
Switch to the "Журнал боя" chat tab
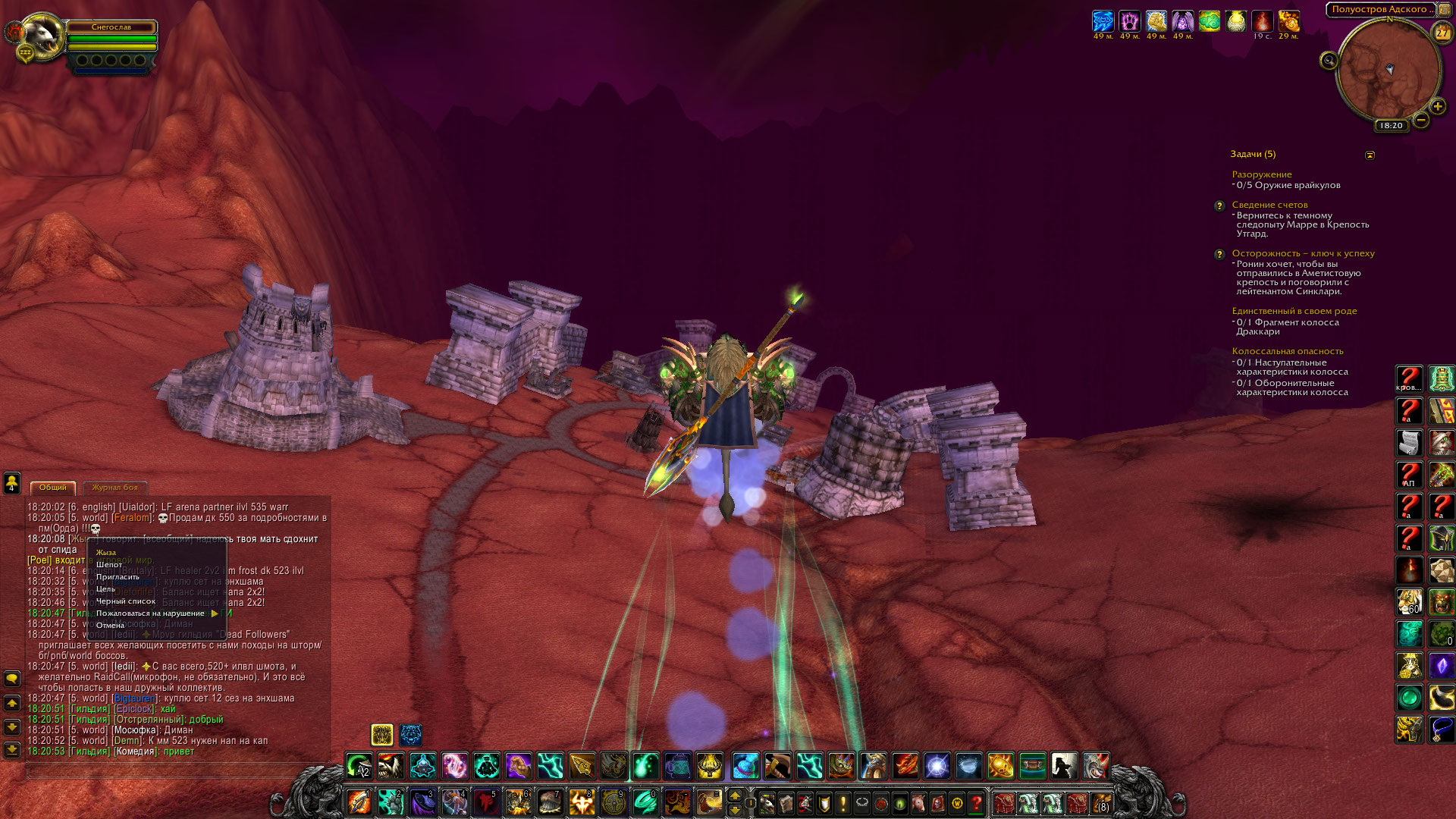[115, 488]
